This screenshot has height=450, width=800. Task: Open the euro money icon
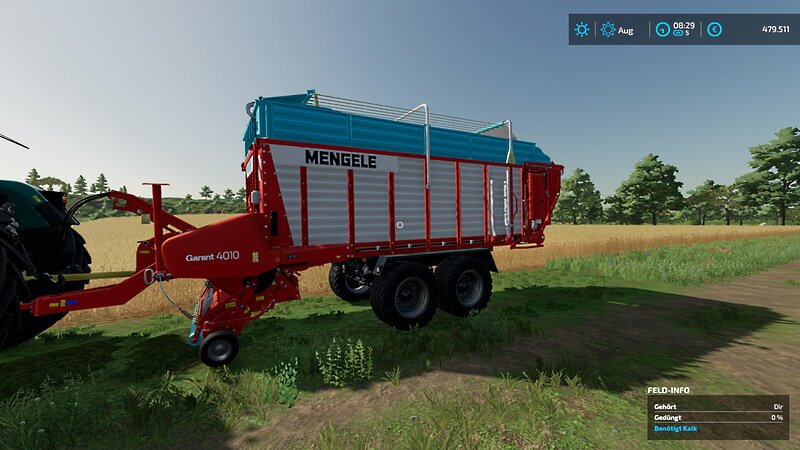(714, 30)
